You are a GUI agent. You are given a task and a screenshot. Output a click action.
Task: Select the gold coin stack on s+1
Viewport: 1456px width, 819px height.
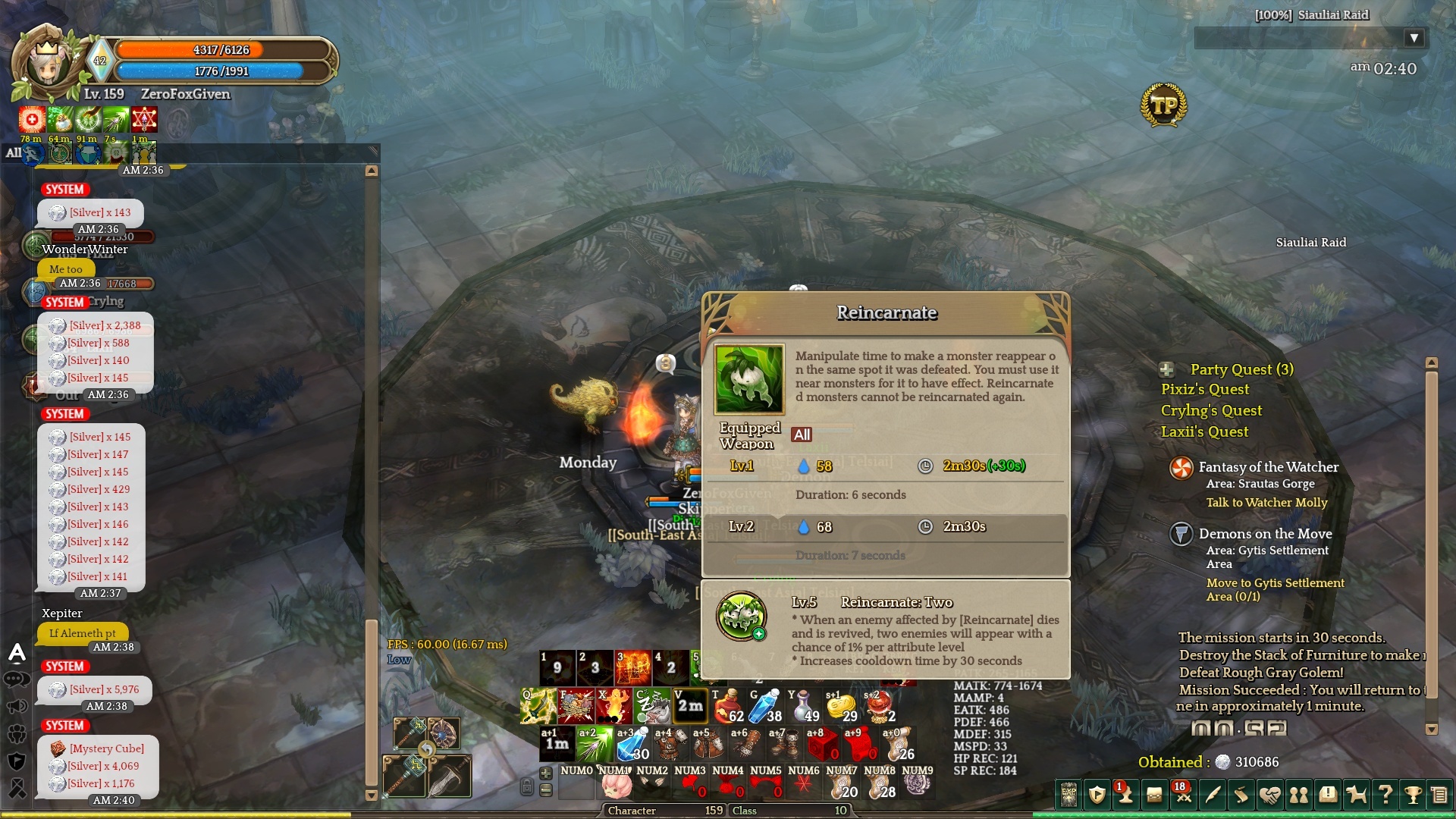point(841,706)
